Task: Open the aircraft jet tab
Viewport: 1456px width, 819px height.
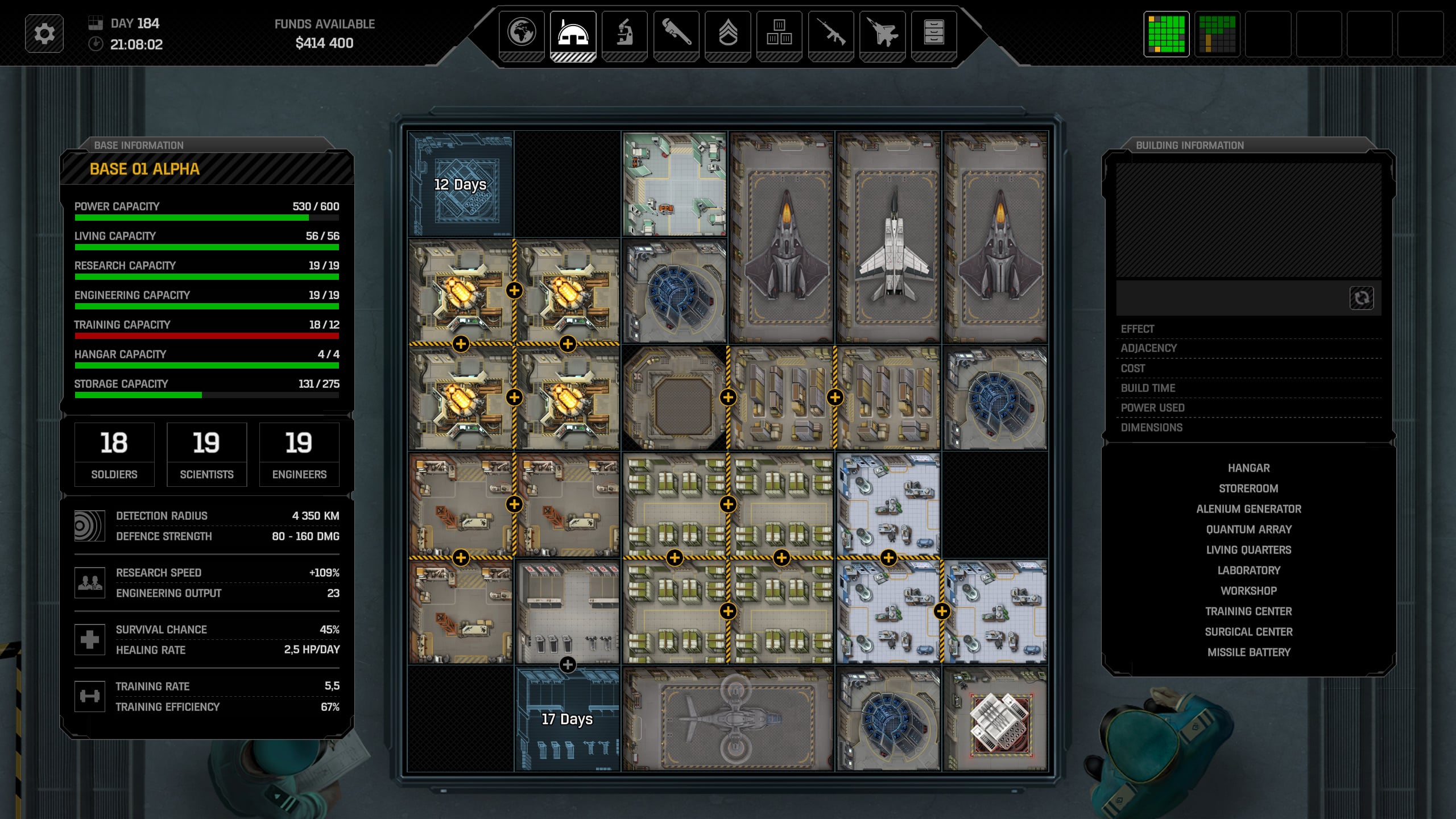Action: [x=882, y=32]
